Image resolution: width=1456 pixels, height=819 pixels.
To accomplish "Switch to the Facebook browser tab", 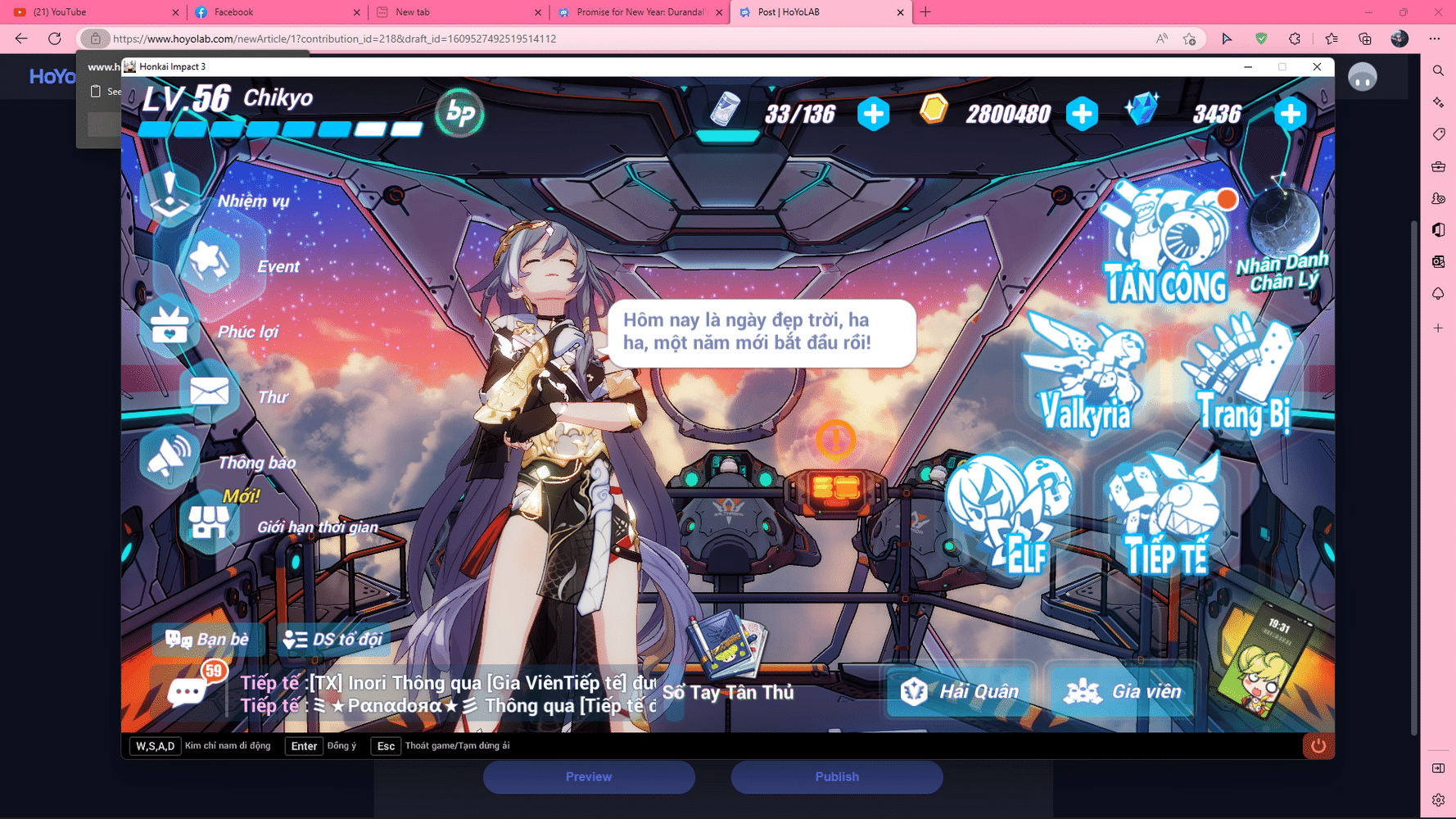I will coord(233,12).
